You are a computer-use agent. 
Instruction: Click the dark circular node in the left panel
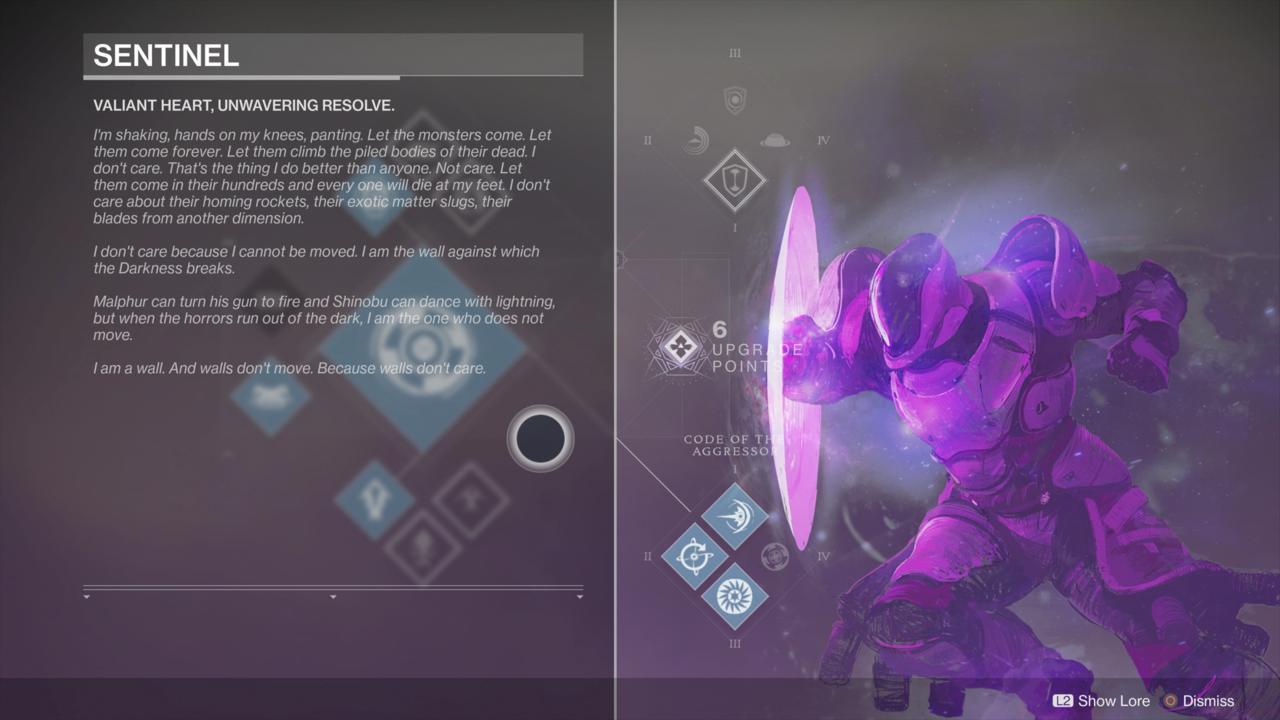[x=540, y=439]
